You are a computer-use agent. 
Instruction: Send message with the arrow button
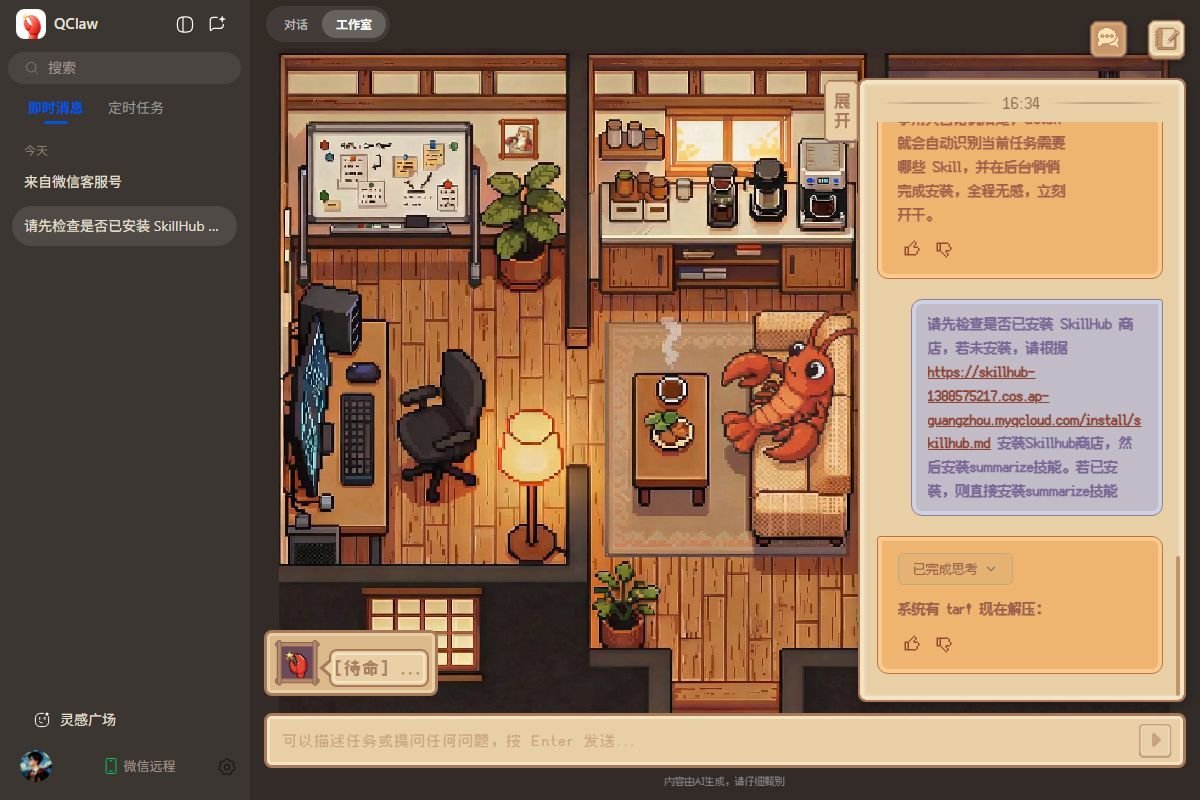[1155, 741]
